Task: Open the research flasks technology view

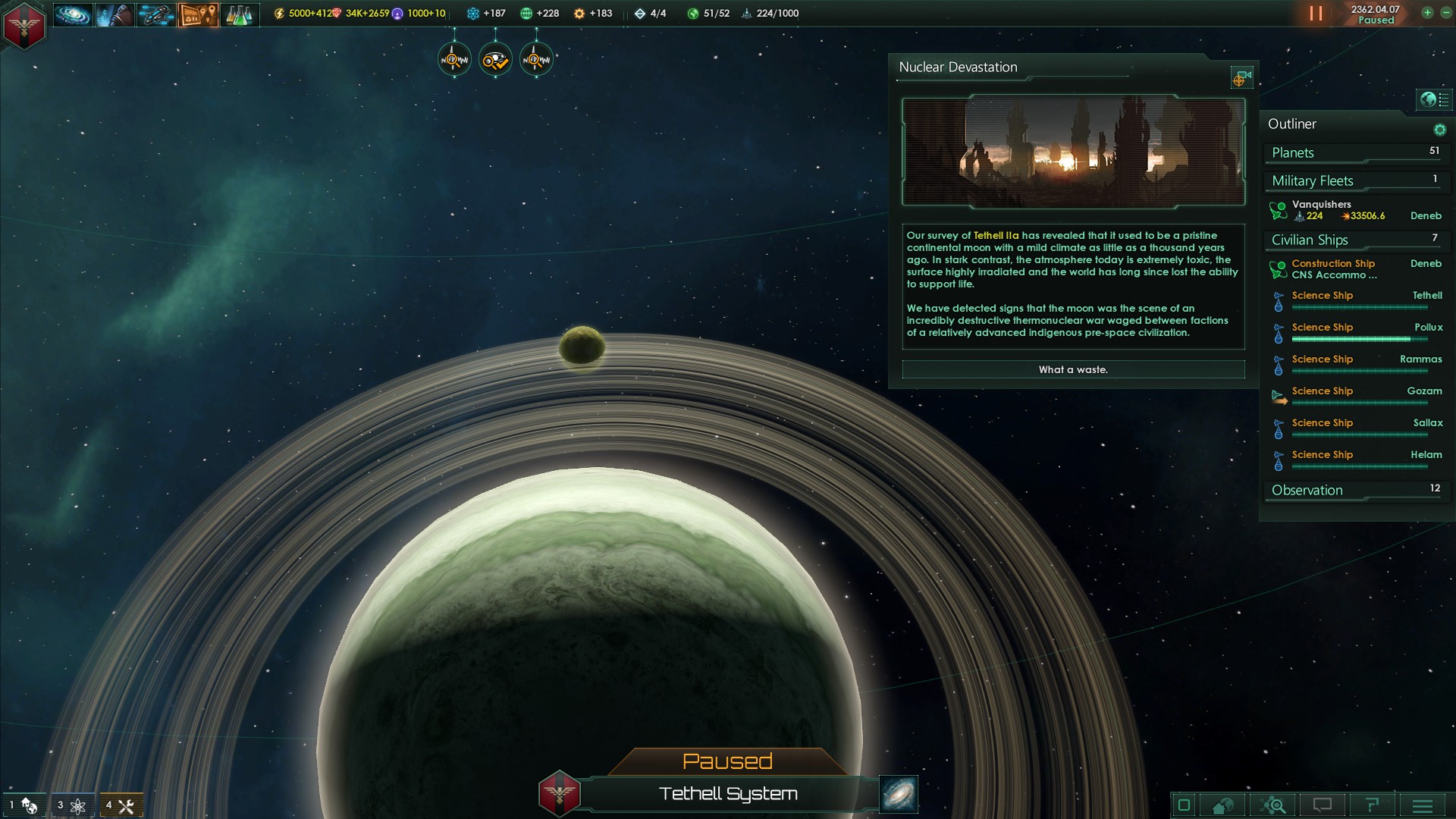Action: (x=239, y=14)
